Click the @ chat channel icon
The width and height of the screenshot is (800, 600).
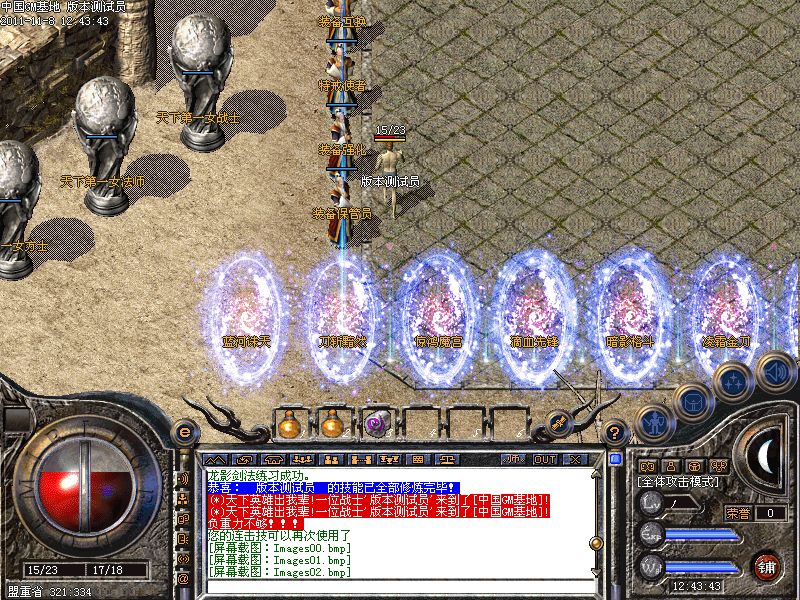[x=183, y=577]
